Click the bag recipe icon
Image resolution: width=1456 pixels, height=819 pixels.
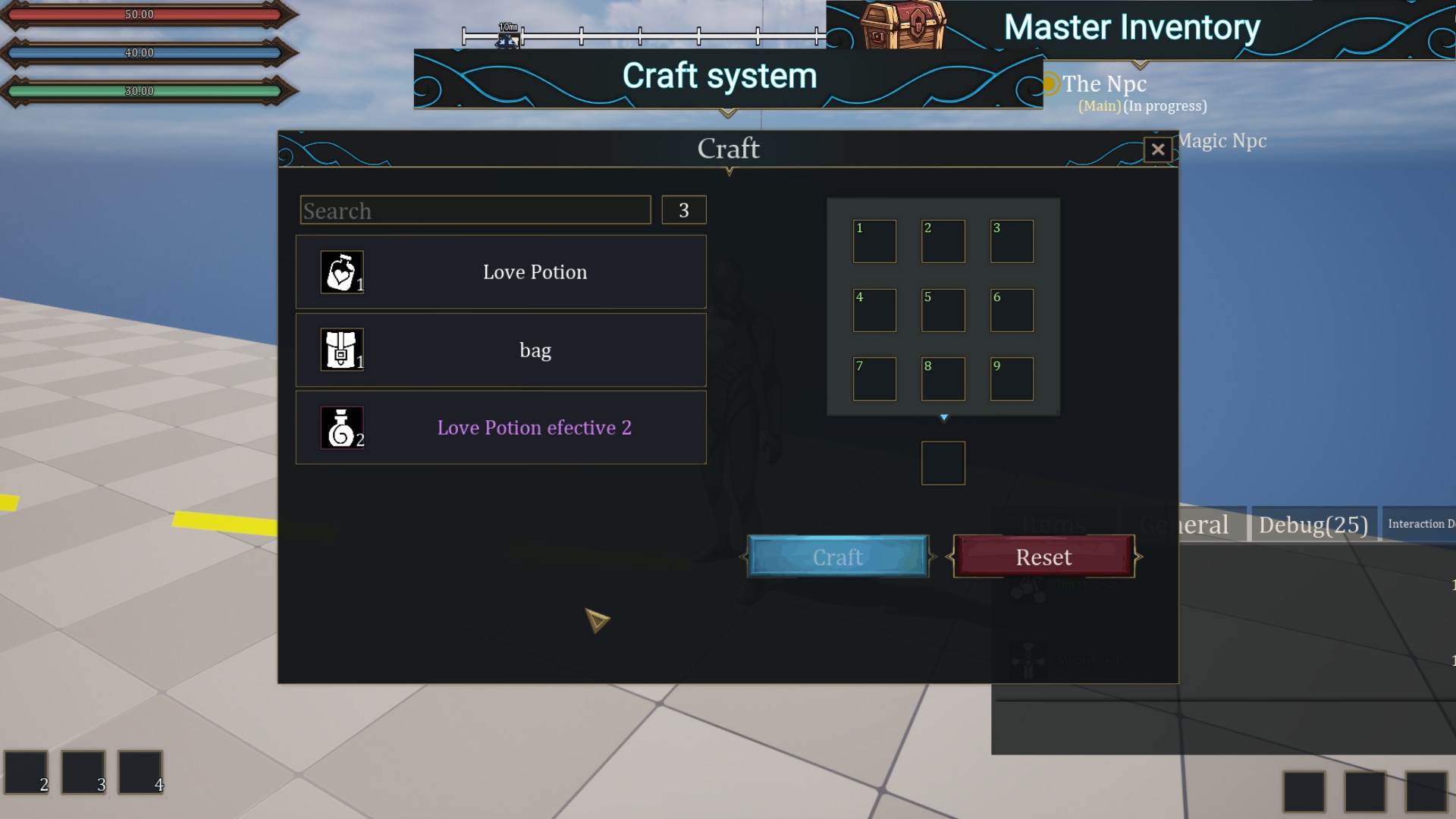point(341,350)
